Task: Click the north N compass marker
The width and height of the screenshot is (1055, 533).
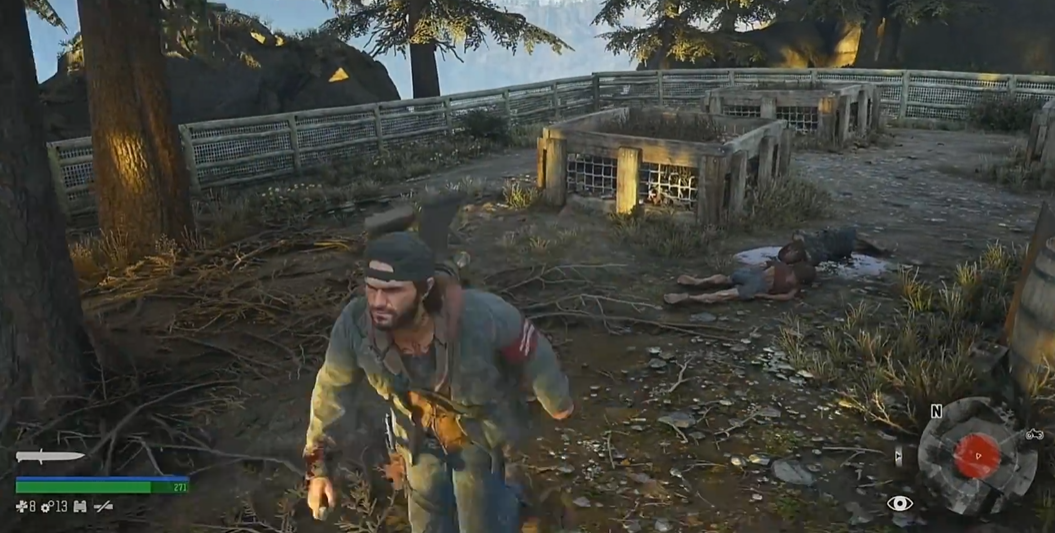Action: click(936, 411)
